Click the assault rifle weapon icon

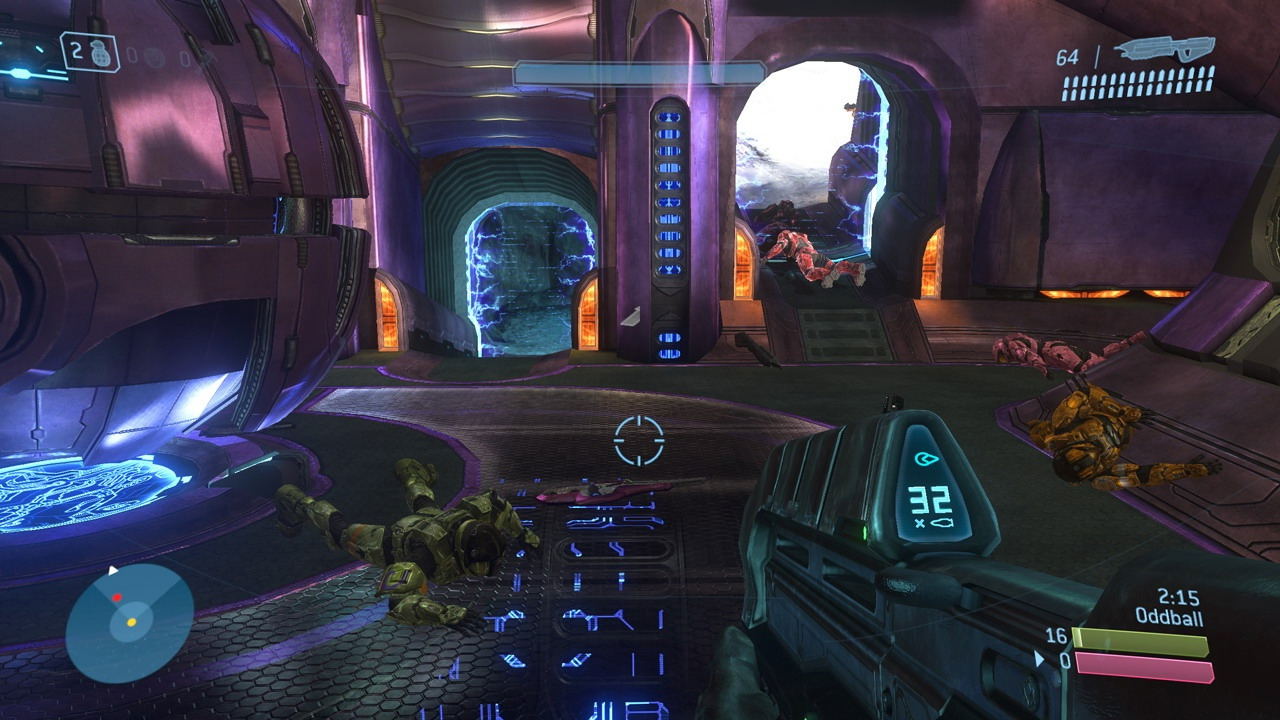tap(1164, 50)
